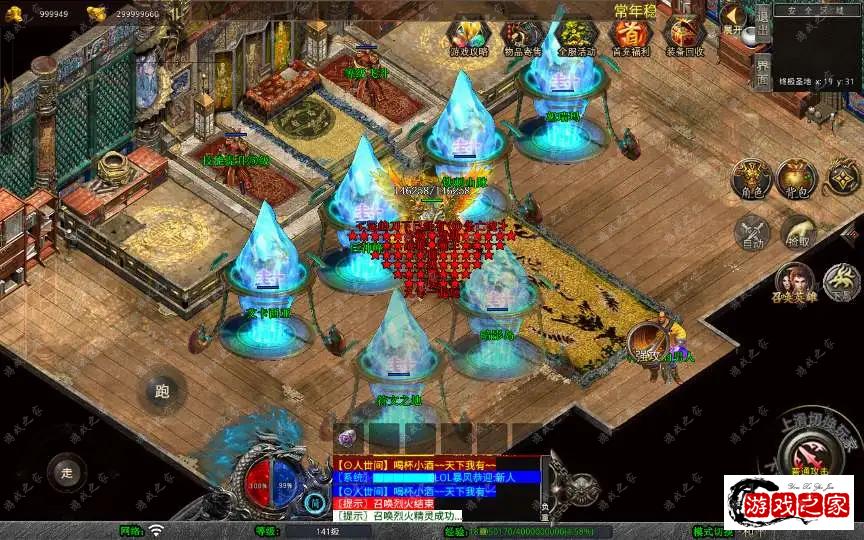This screenshot has height=540, width=864.
Task: Toggle 自动 auto-combat
Action: tap(750, 233)
